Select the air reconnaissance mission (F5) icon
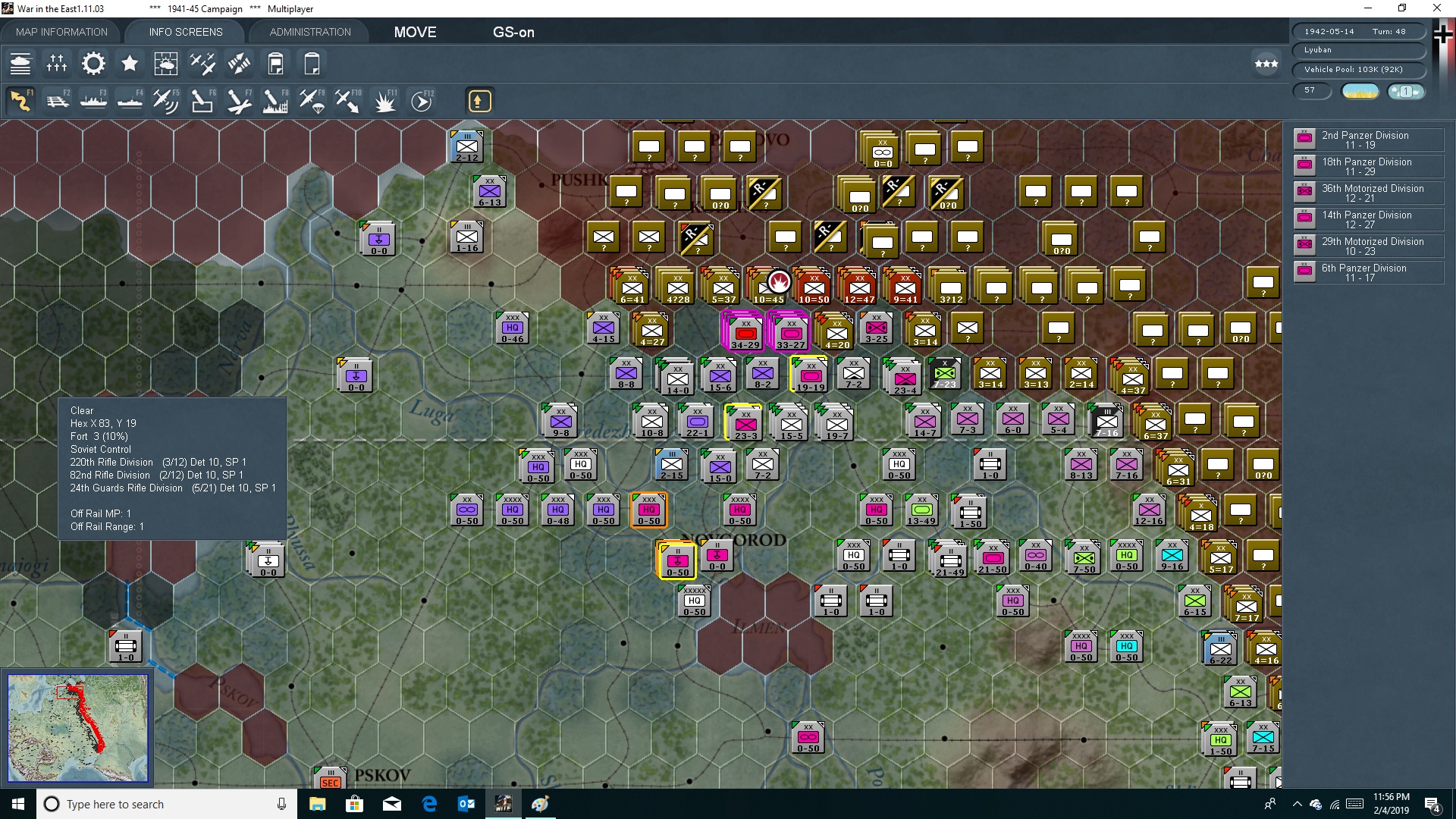Screen dimensions: 1456x819 [166, 100]
